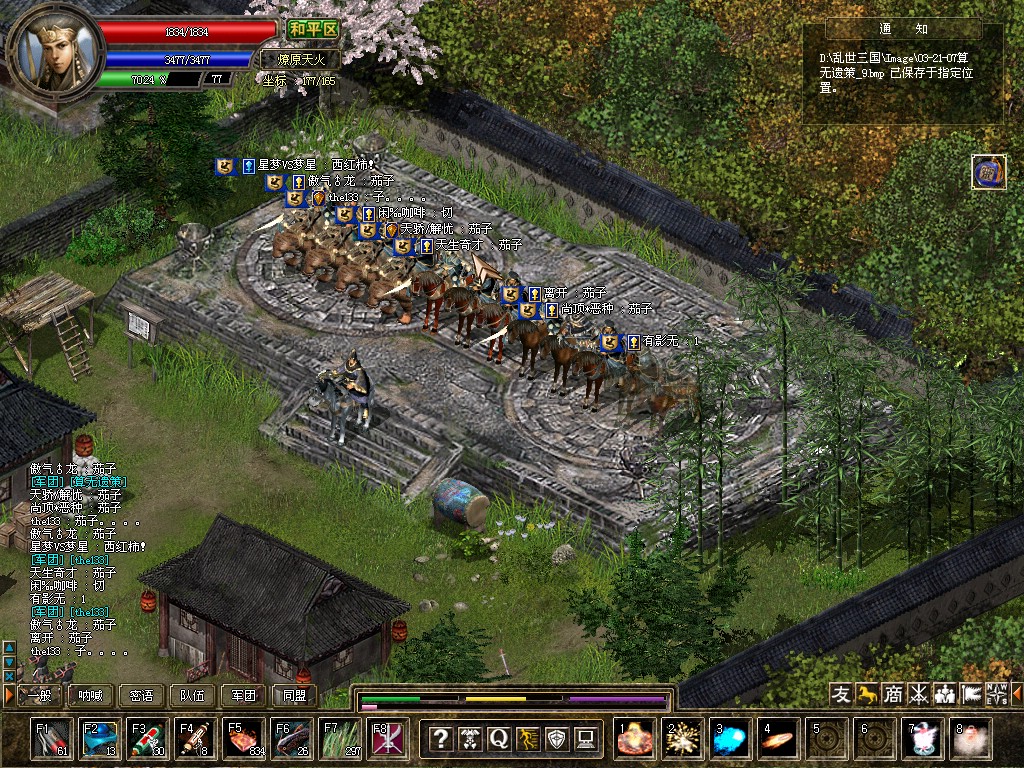Switch to the 队伍 team chat tab
This screenshot has height=768, width=1024.
point(193,695)
